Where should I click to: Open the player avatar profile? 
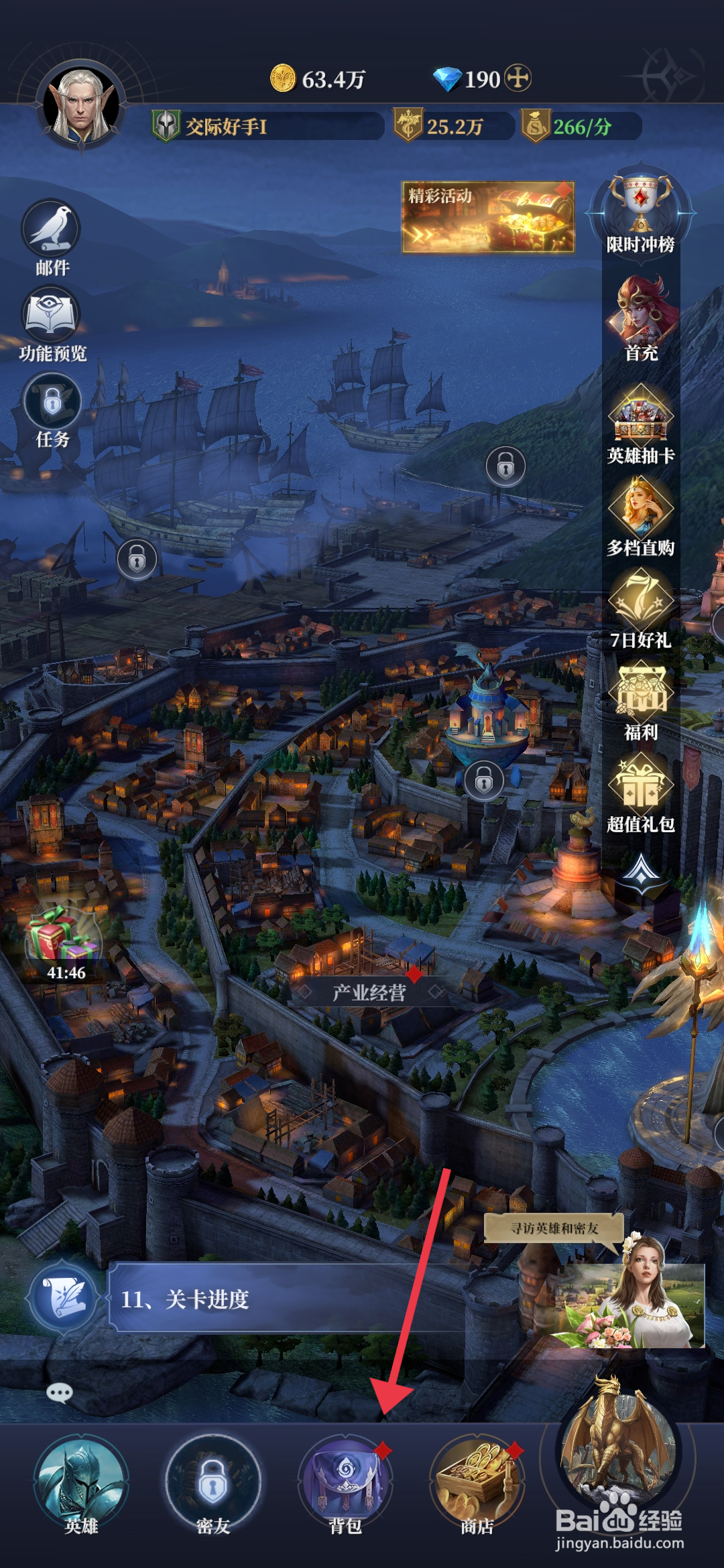coord(82,107)
